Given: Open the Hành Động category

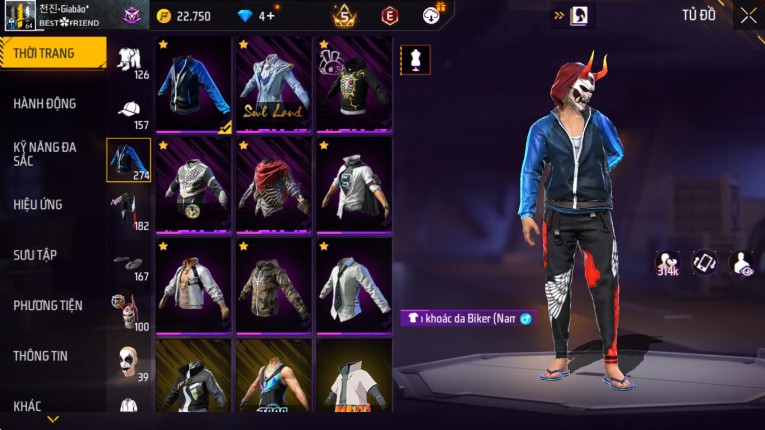Looking at the screenshot, I should click(x=45, y=103).
